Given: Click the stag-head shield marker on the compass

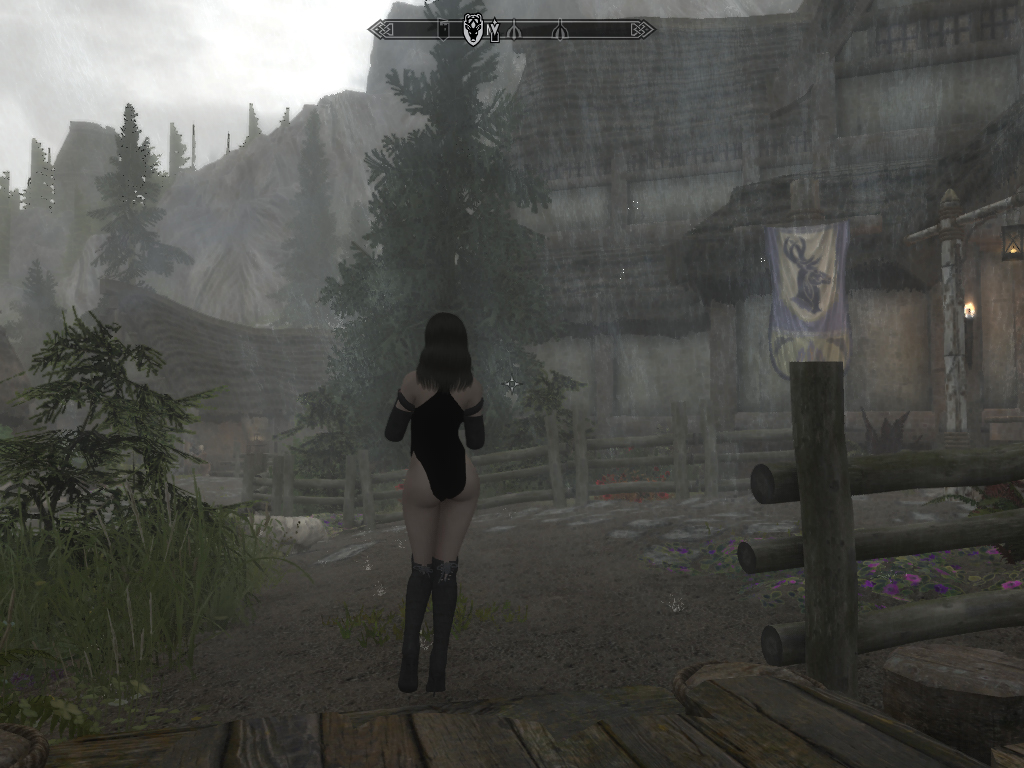Looking at the screenshot, I should coord(473,30).
